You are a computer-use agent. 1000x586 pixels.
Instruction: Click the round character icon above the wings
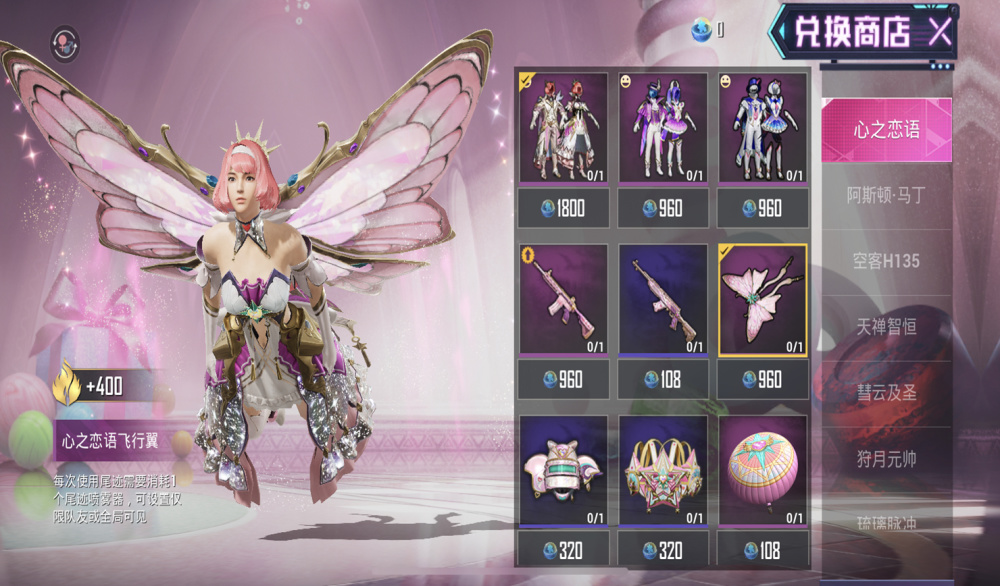click(x=67, y=42)
